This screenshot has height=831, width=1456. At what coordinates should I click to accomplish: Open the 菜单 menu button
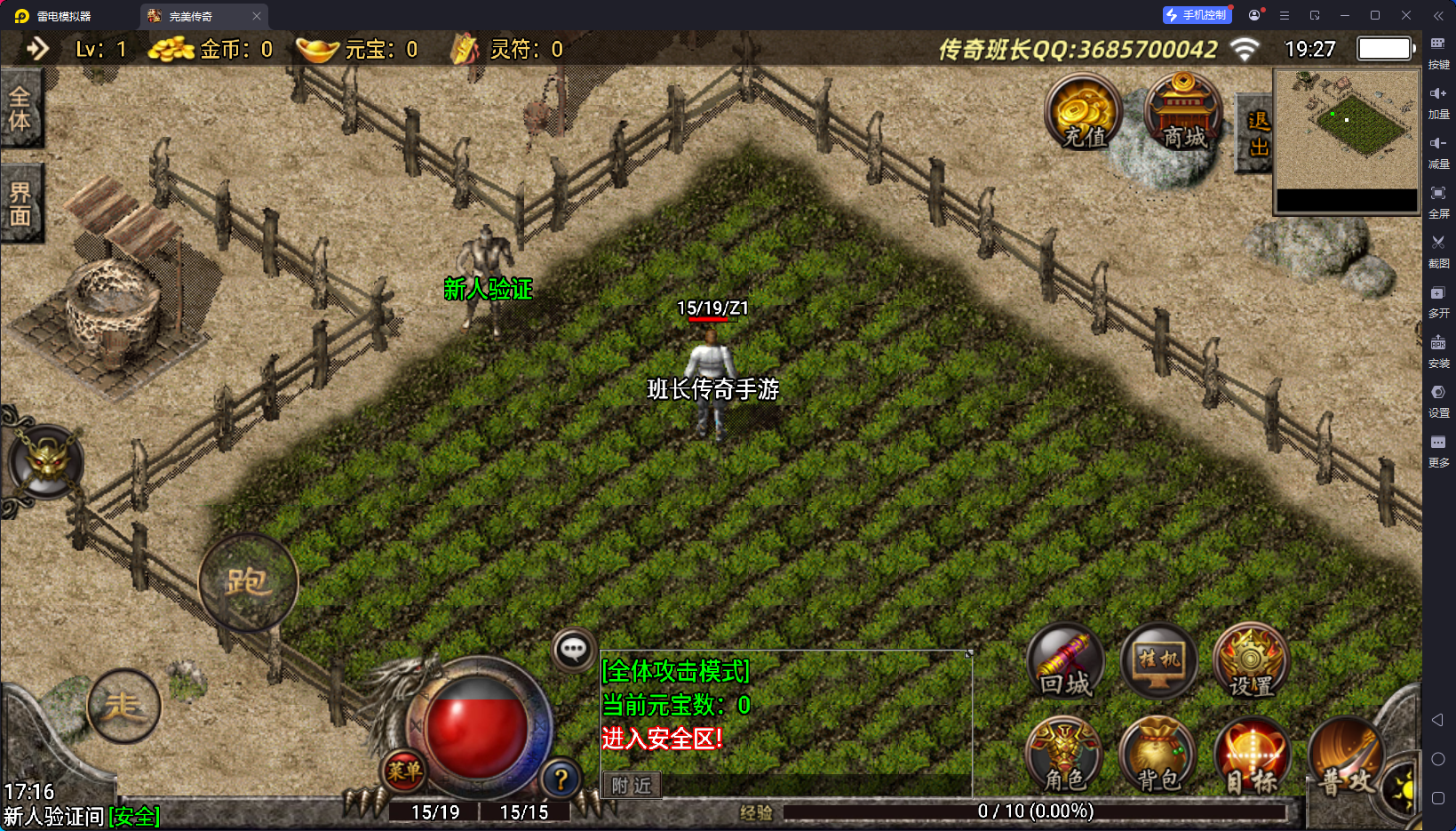click(x=403, y=771)
